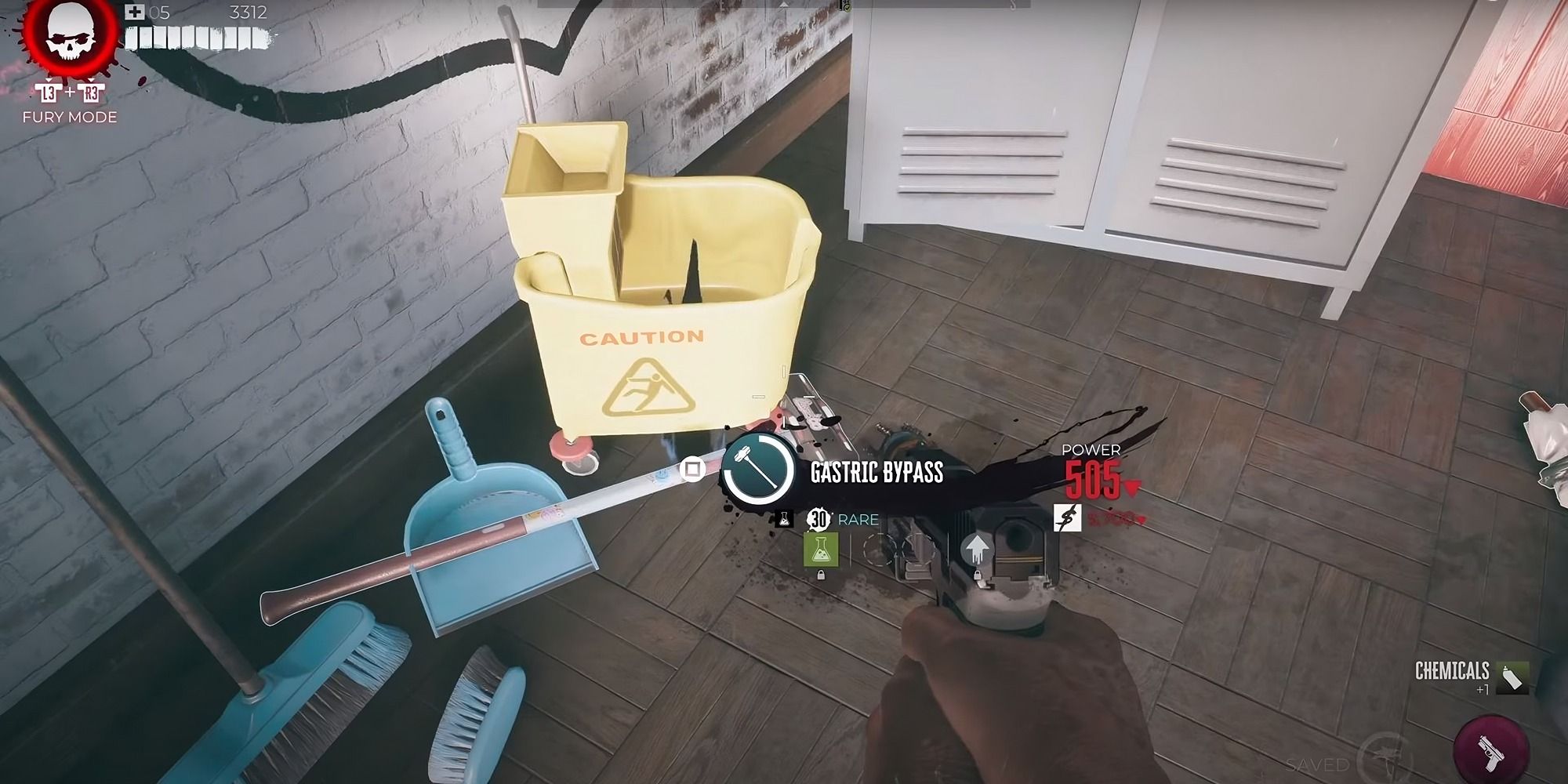Click the lightning perk icon beside POWER
This screenshot has height=784, width=1568.
coord(1066,518)
